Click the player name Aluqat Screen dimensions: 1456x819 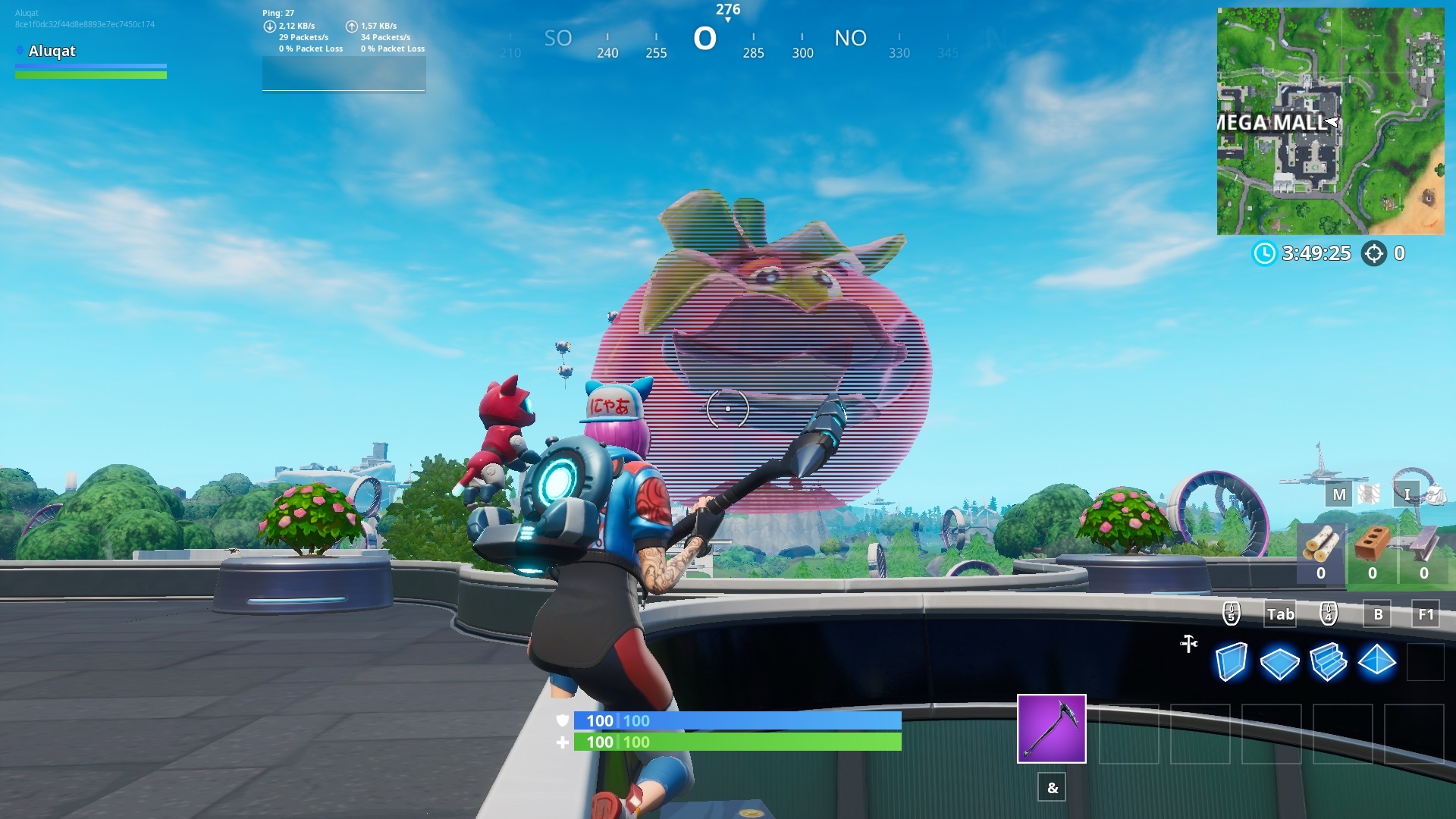52,51
